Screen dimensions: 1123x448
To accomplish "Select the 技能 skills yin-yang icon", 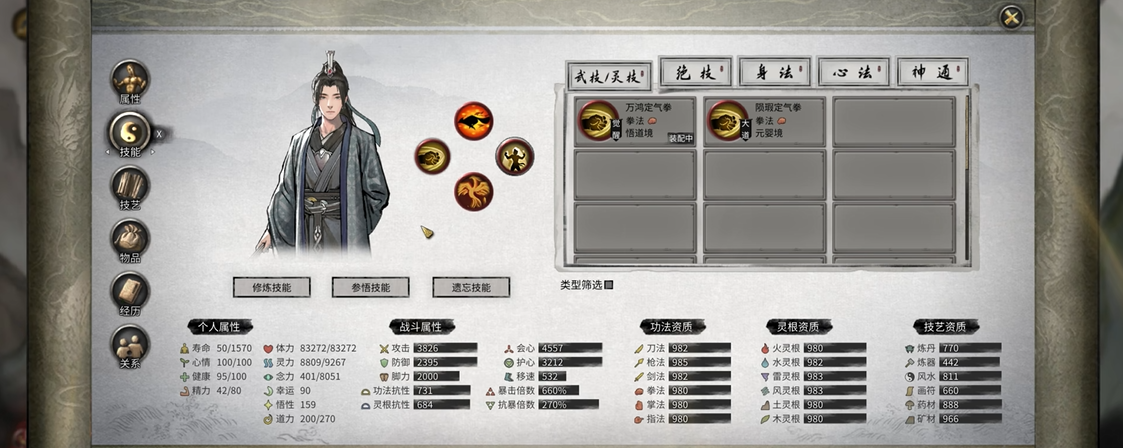I will coord(129,131).
